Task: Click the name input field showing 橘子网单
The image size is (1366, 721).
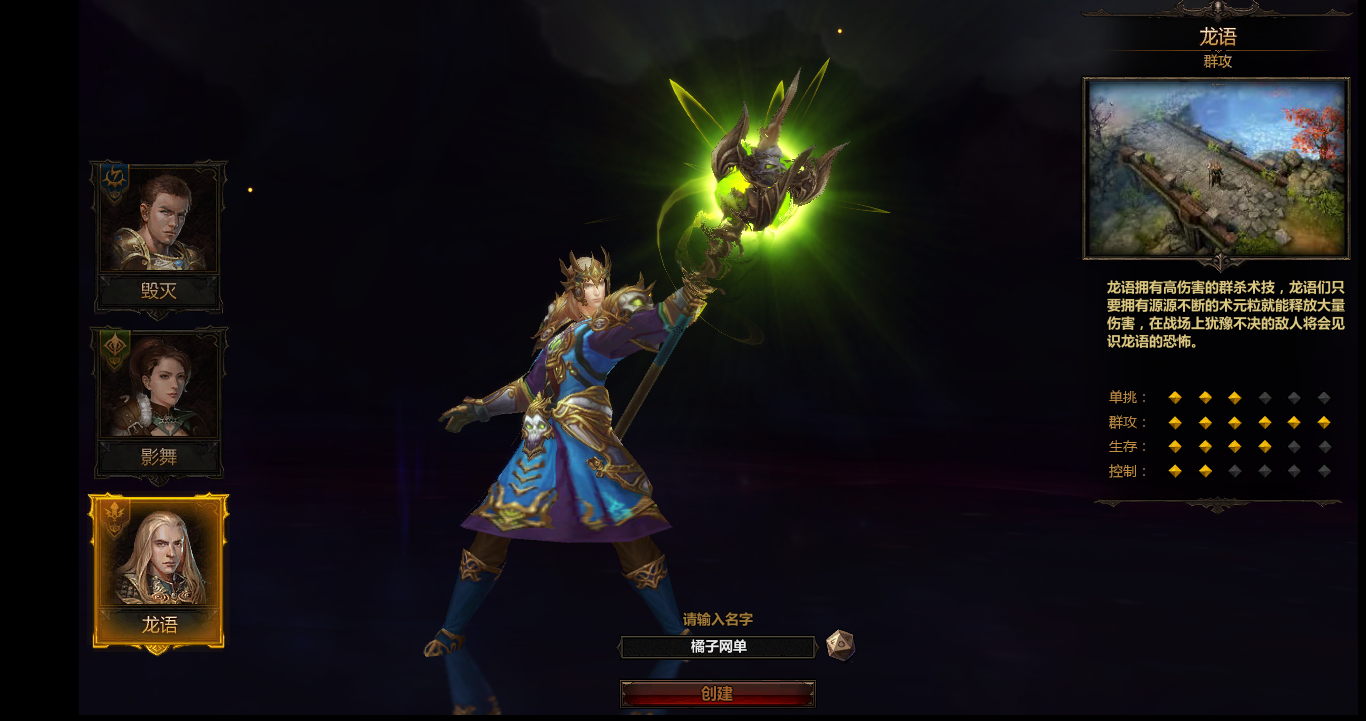Action: click(718, 647)
